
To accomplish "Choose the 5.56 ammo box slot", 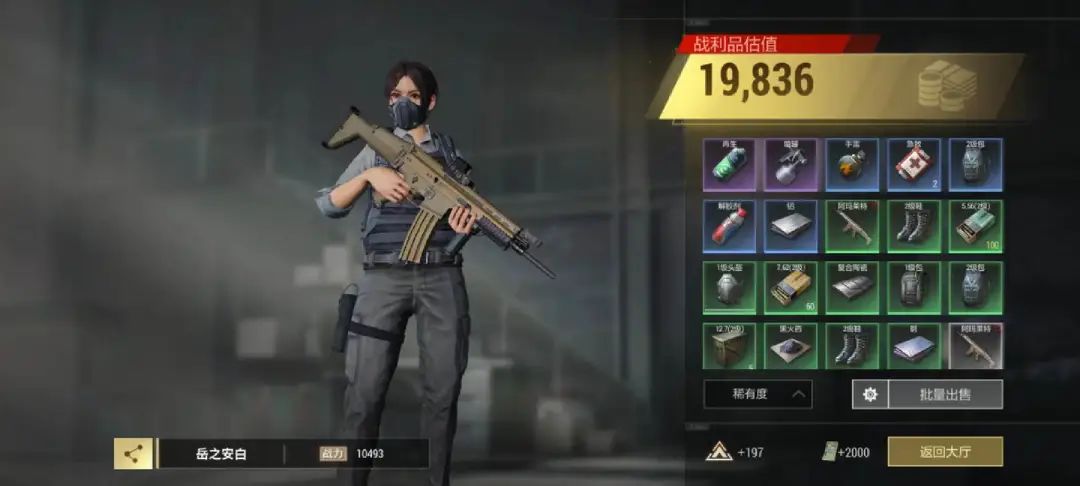I will click(976, 226).
